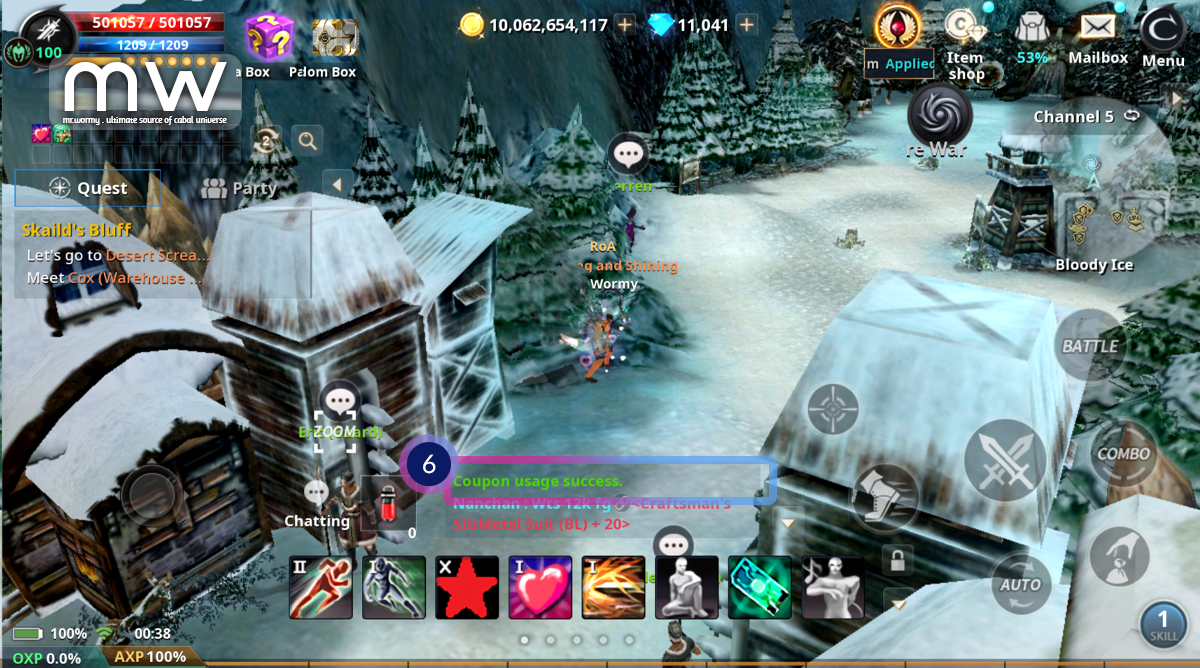Screen dimensions: 1200x668
Task: Toggle the BATTLE mode button
Action: pos(1089,346)
